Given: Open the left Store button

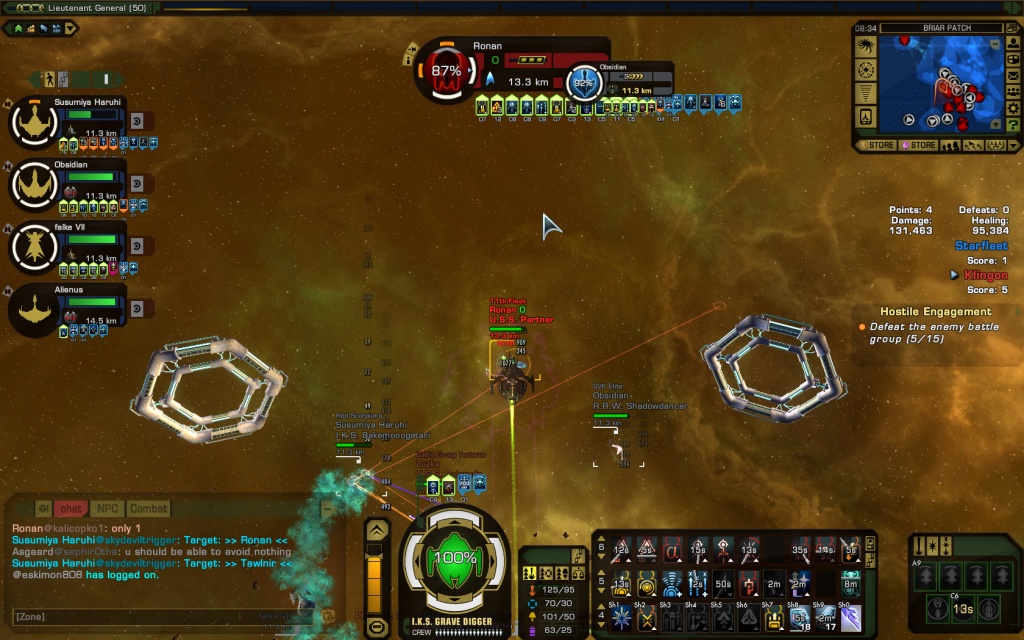Looking at the screenshot, I should click(x=876, y=145).
